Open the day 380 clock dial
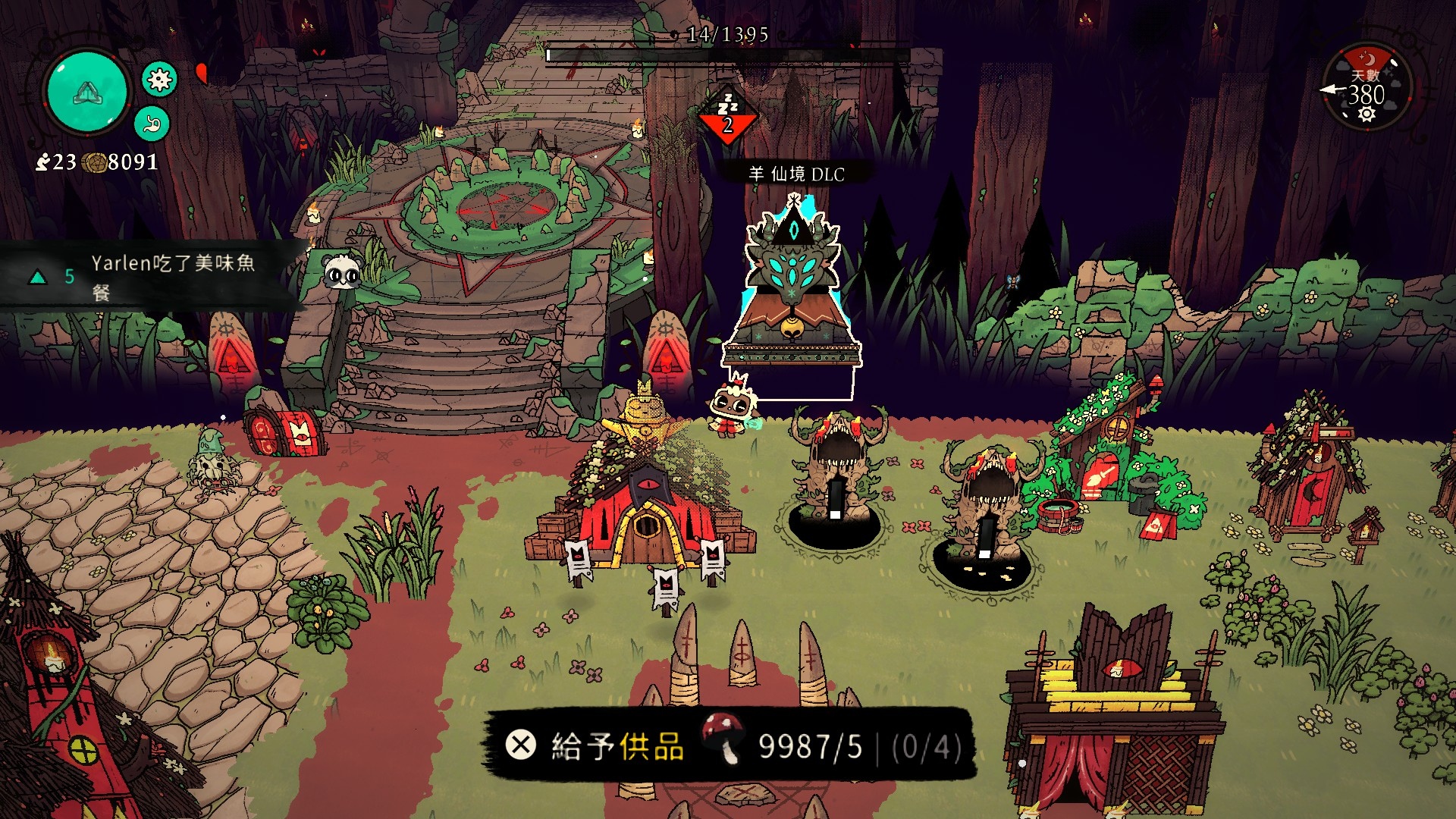This screenshot has height=819, width=1456. click(1367, 89)
